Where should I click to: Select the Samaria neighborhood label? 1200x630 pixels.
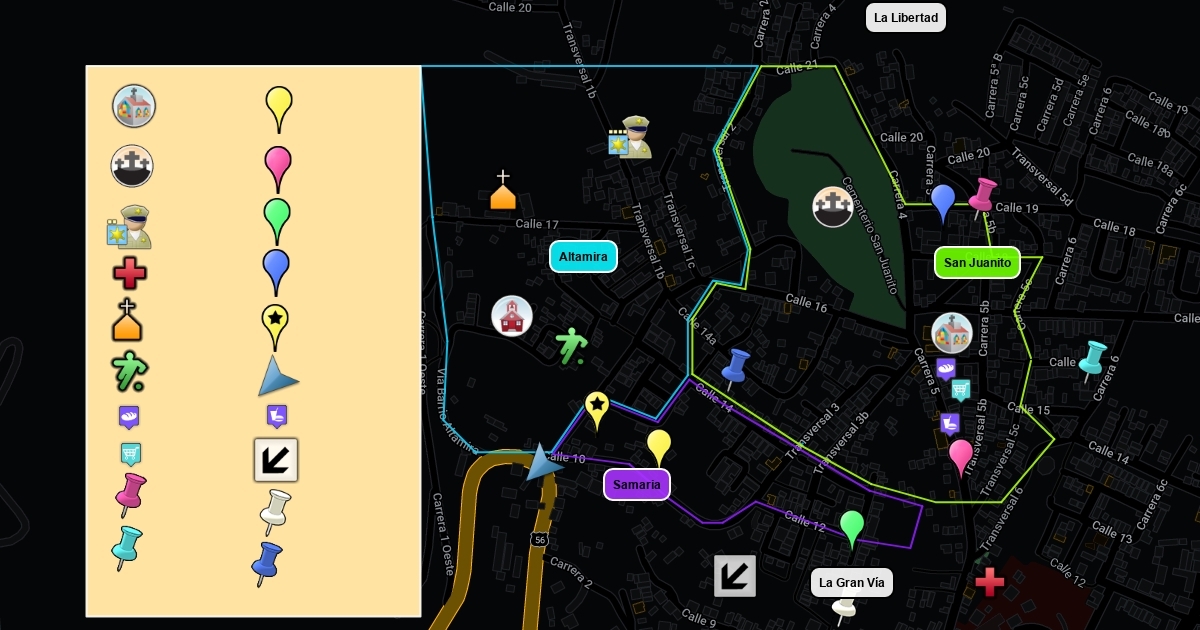pos(637,485)
